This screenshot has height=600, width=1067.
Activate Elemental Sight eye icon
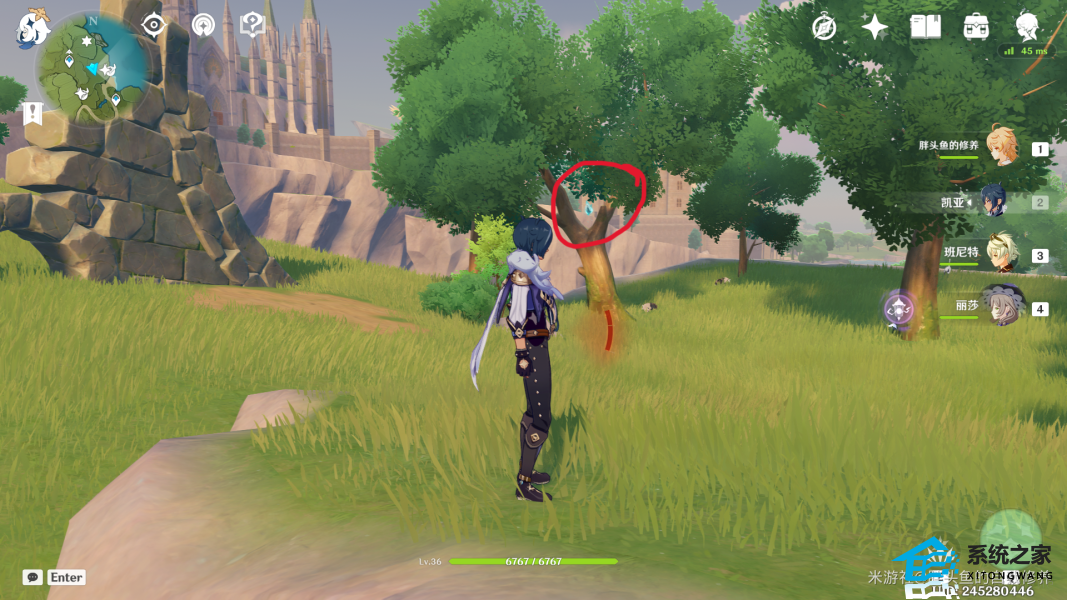pyautogui.click(x=153, y=25)
